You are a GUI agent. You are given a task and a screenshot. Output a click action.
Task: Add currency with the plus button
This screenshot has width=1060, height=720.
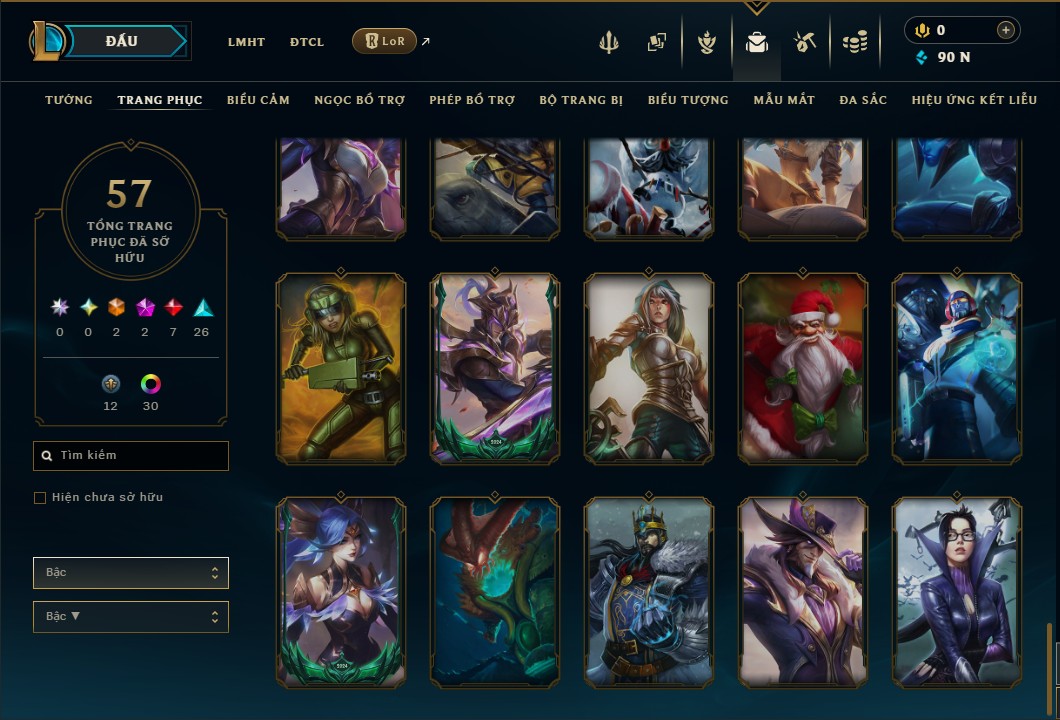tap(1005, 31)
